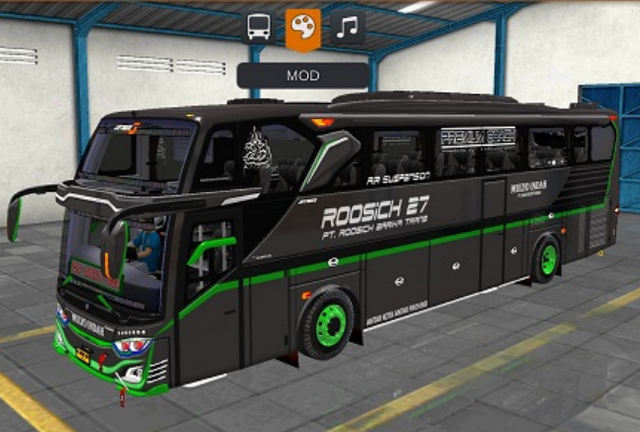Switch to the bus selection tab
Image resolution: width=640 pixels, height=432 pixels.
coord(259,28)
